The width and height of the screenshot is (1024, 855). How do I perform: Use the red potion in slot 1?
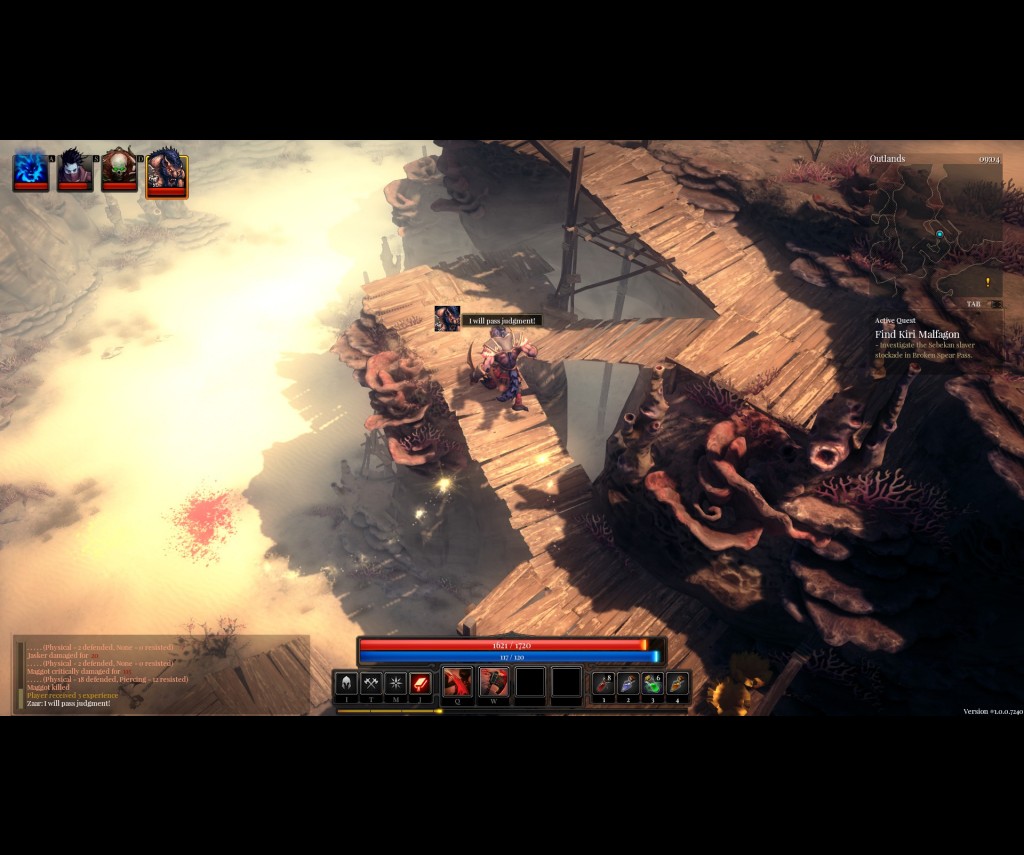(x=603, y=683)
